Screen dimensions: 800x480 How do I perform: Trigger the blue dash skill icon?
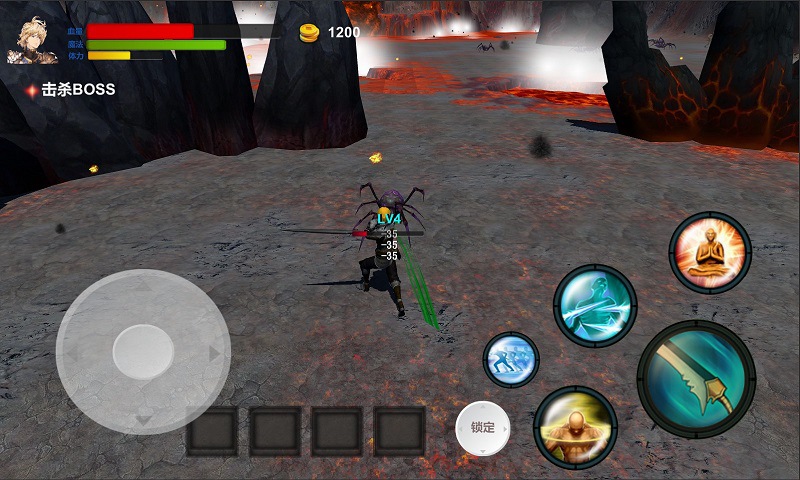coord(511,360)
